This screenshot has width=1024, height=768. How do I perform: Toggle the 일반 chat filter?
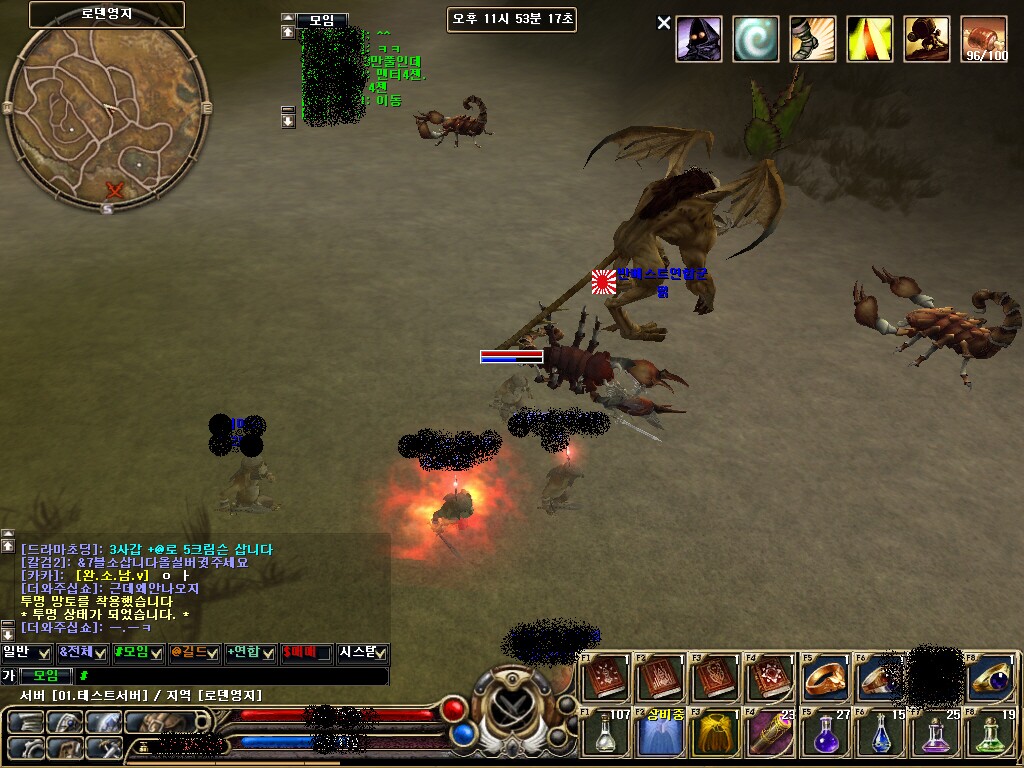pos(27,653)
